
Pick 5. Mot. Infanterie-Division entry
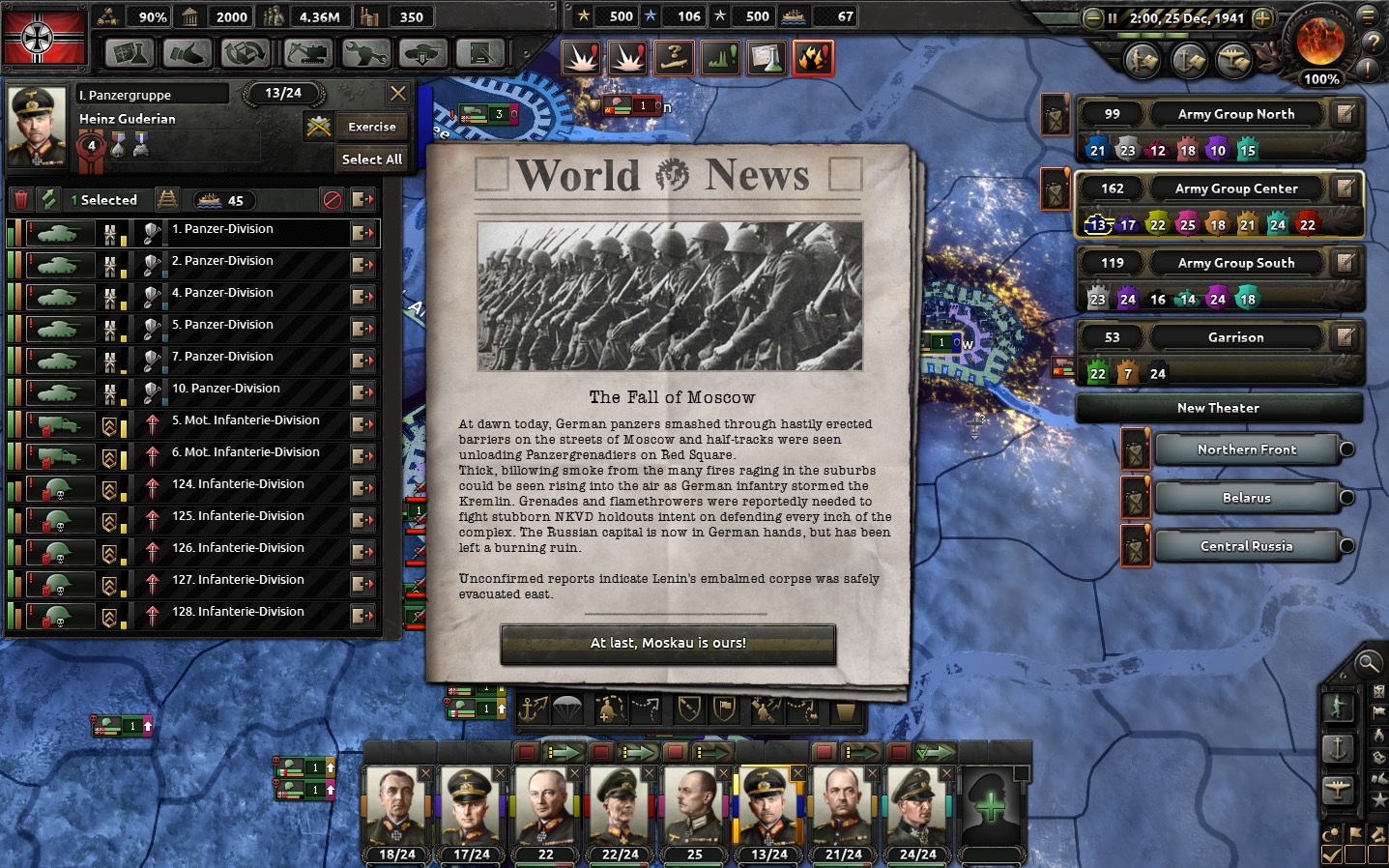(246, 421)
